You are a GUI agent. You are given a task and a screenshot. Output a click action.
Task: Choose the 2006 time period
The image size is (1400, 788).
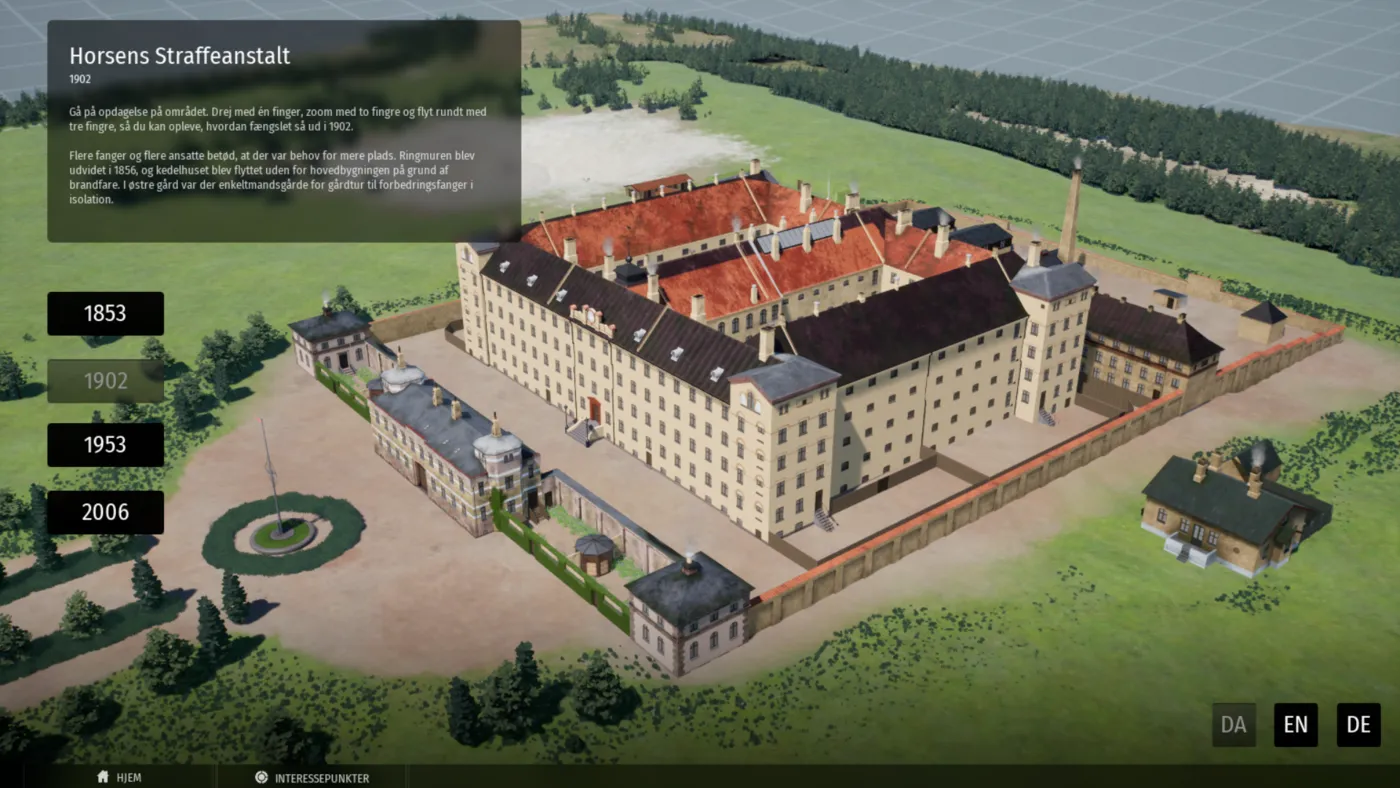[105, 512]
